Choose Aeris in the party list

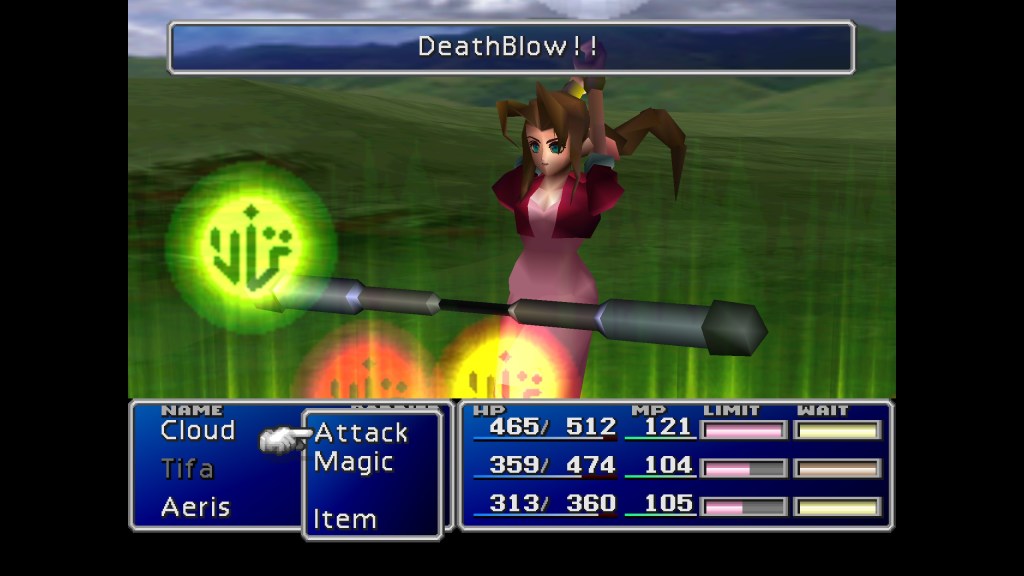pyautogui.click(x=195, y=507)
